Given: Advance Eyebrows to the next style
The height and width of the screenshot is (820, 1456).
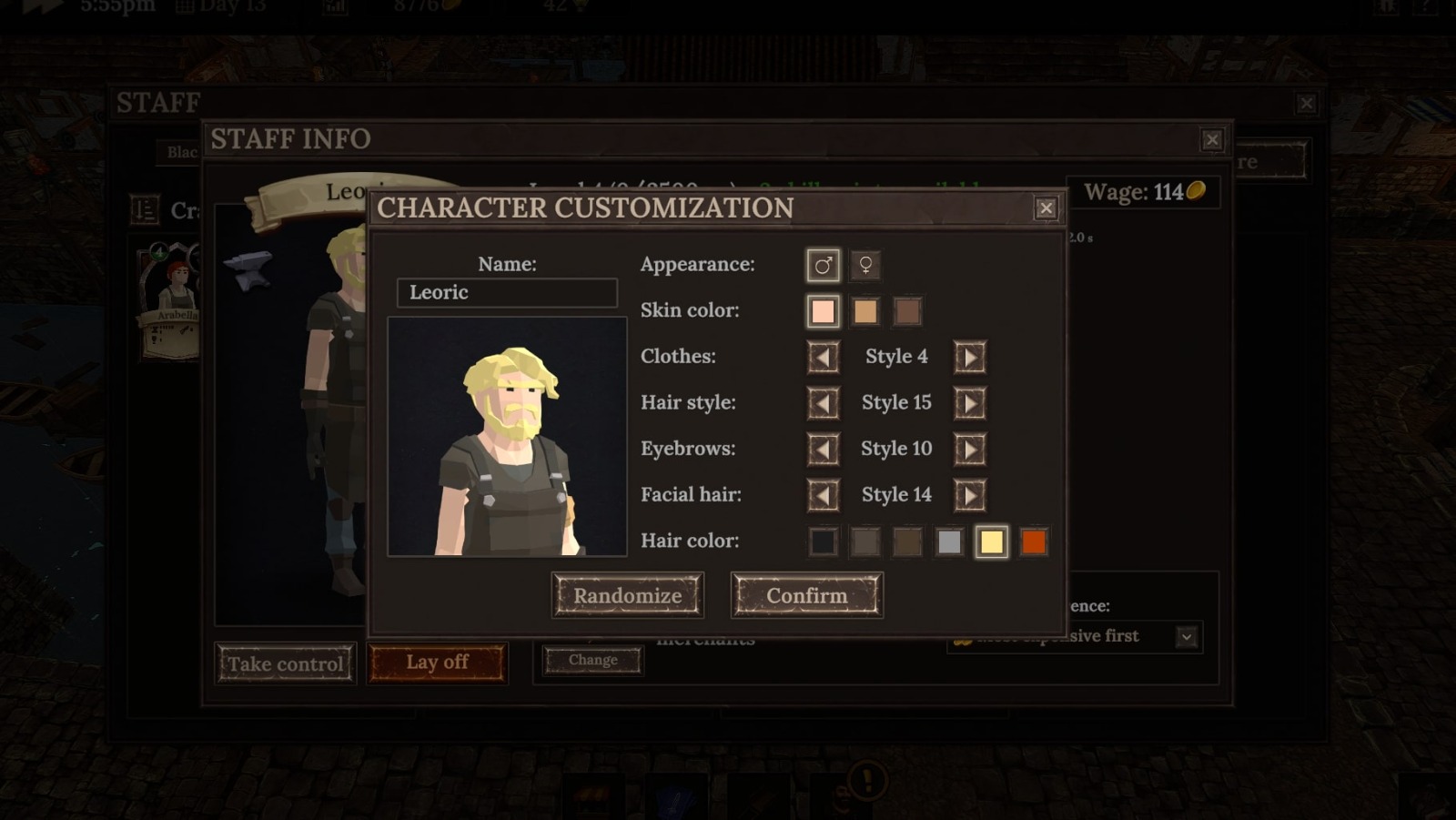Looking at the screenshot, I should [x=969, y=449].
